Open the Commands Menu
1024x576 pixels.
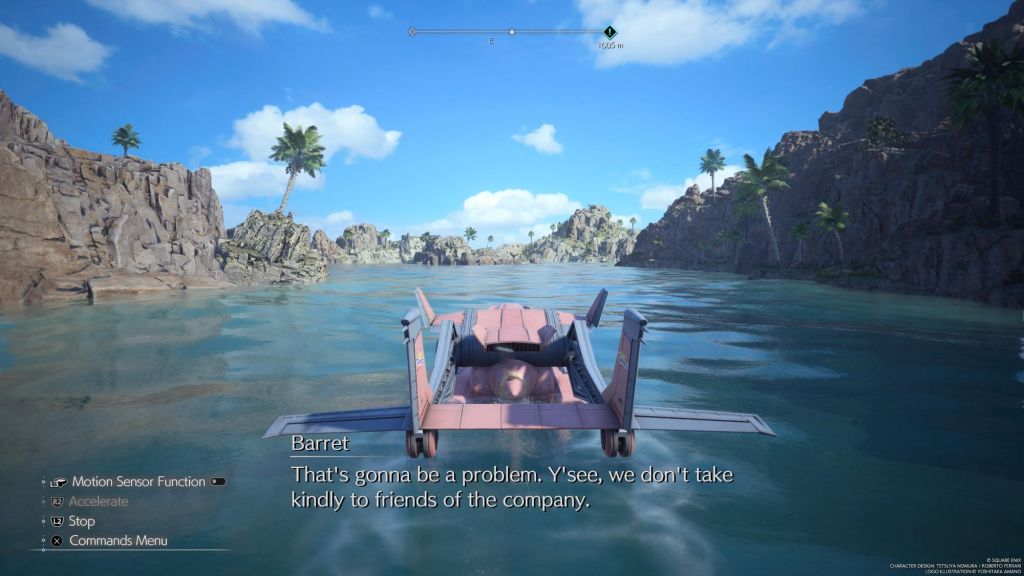point(117,540)
